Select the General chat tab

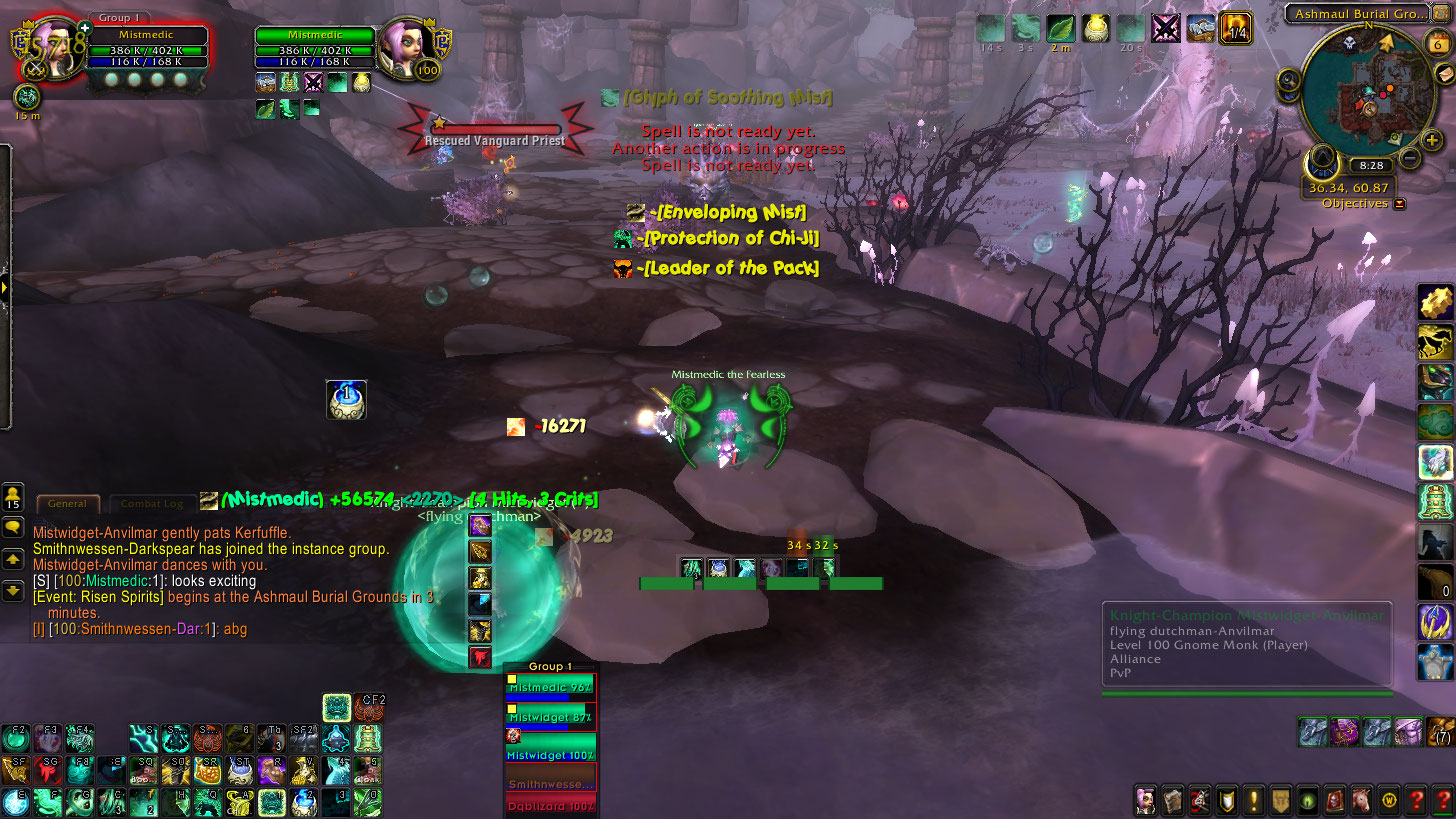click(68, 504)
